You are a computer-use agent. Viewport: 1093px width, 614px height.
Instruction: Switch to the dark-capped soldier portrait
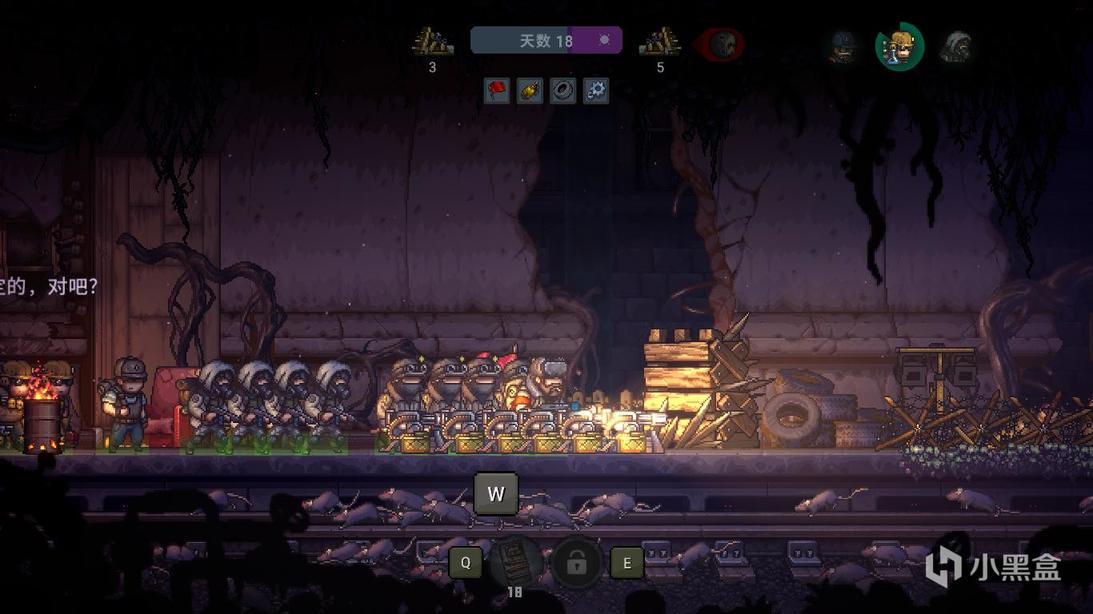845,46
